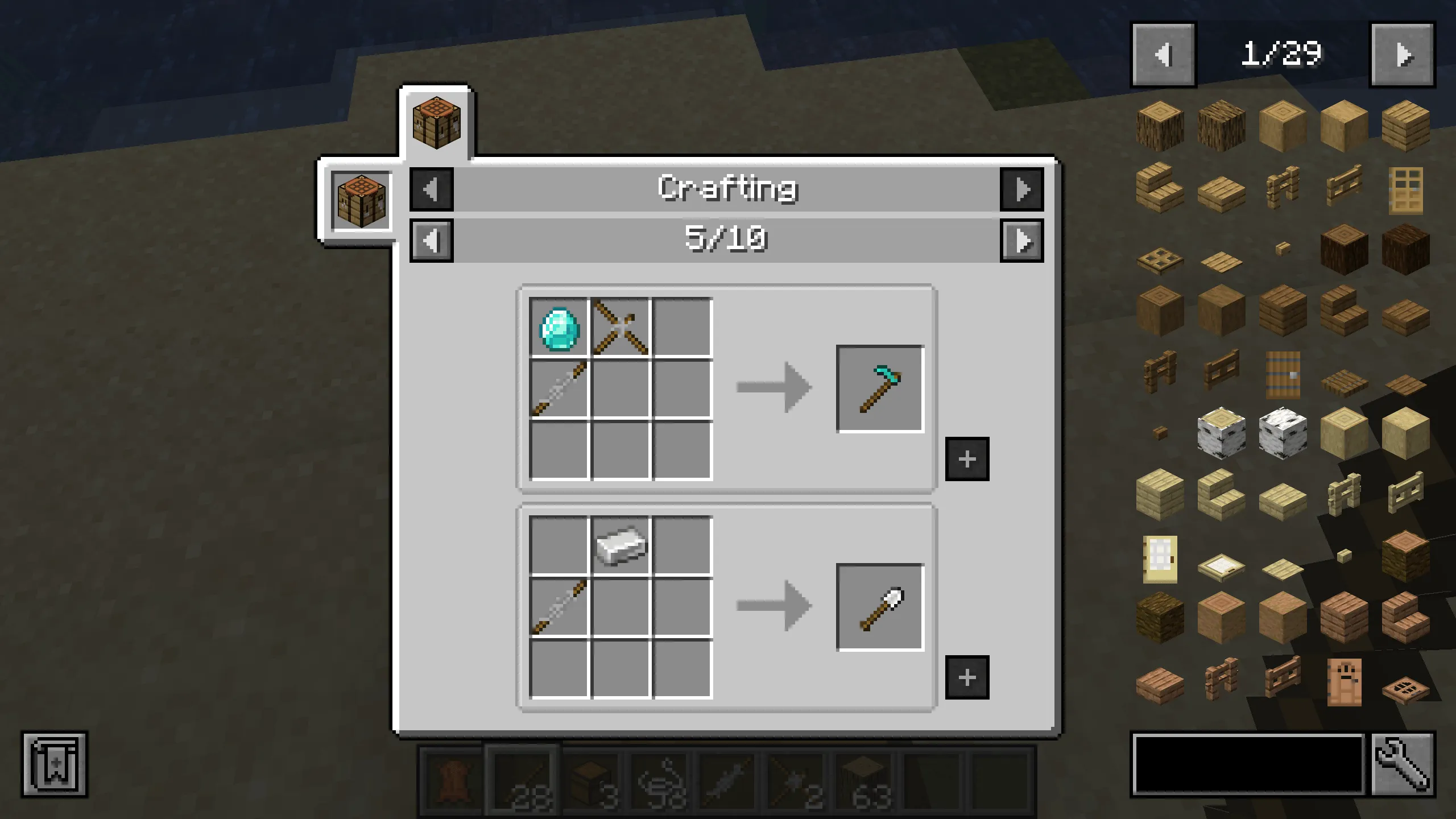Click the diamond pickaxe recipe output
The width and height of the screenshot is (1456, 819).
tap(880, 390)
